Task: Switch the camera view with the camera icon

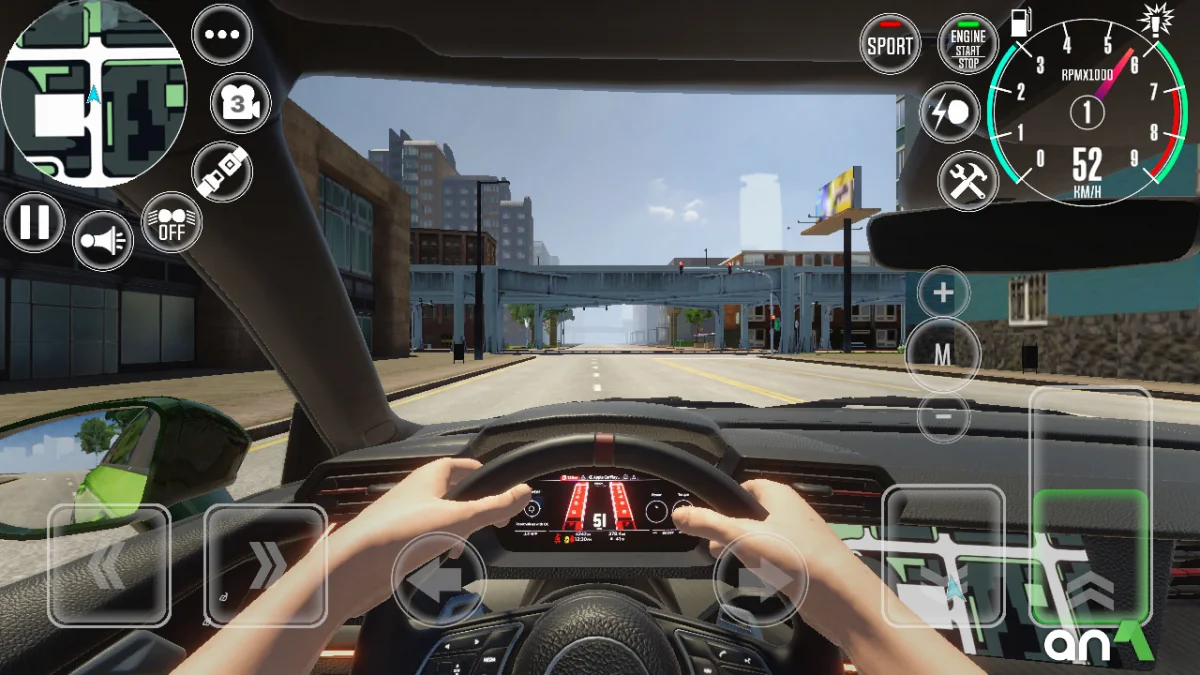Action: [x=240, y=103]
